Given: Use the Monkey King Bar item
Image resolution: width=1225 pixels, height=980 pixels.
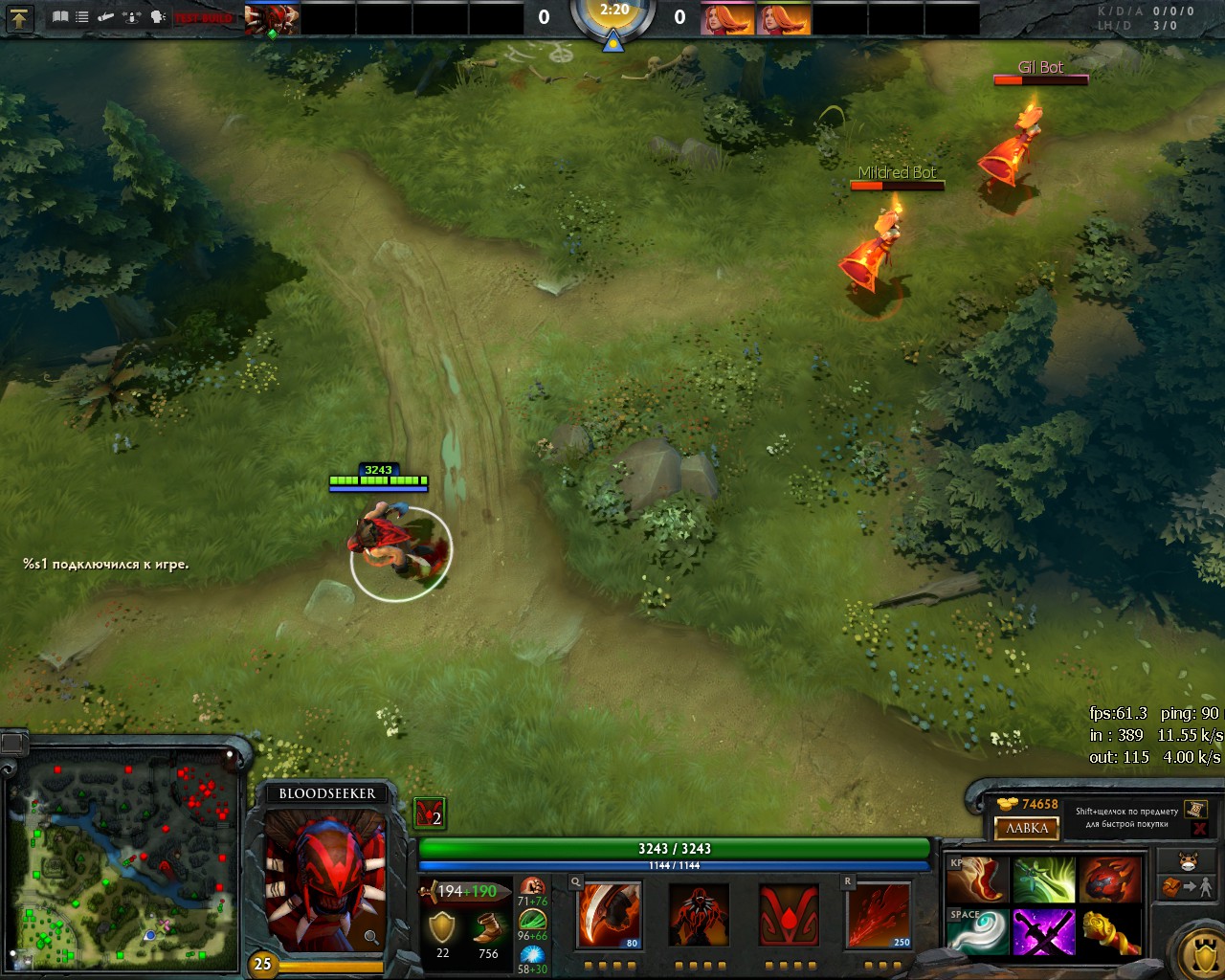Looking at the screenshot, I should click(1110, 932).
